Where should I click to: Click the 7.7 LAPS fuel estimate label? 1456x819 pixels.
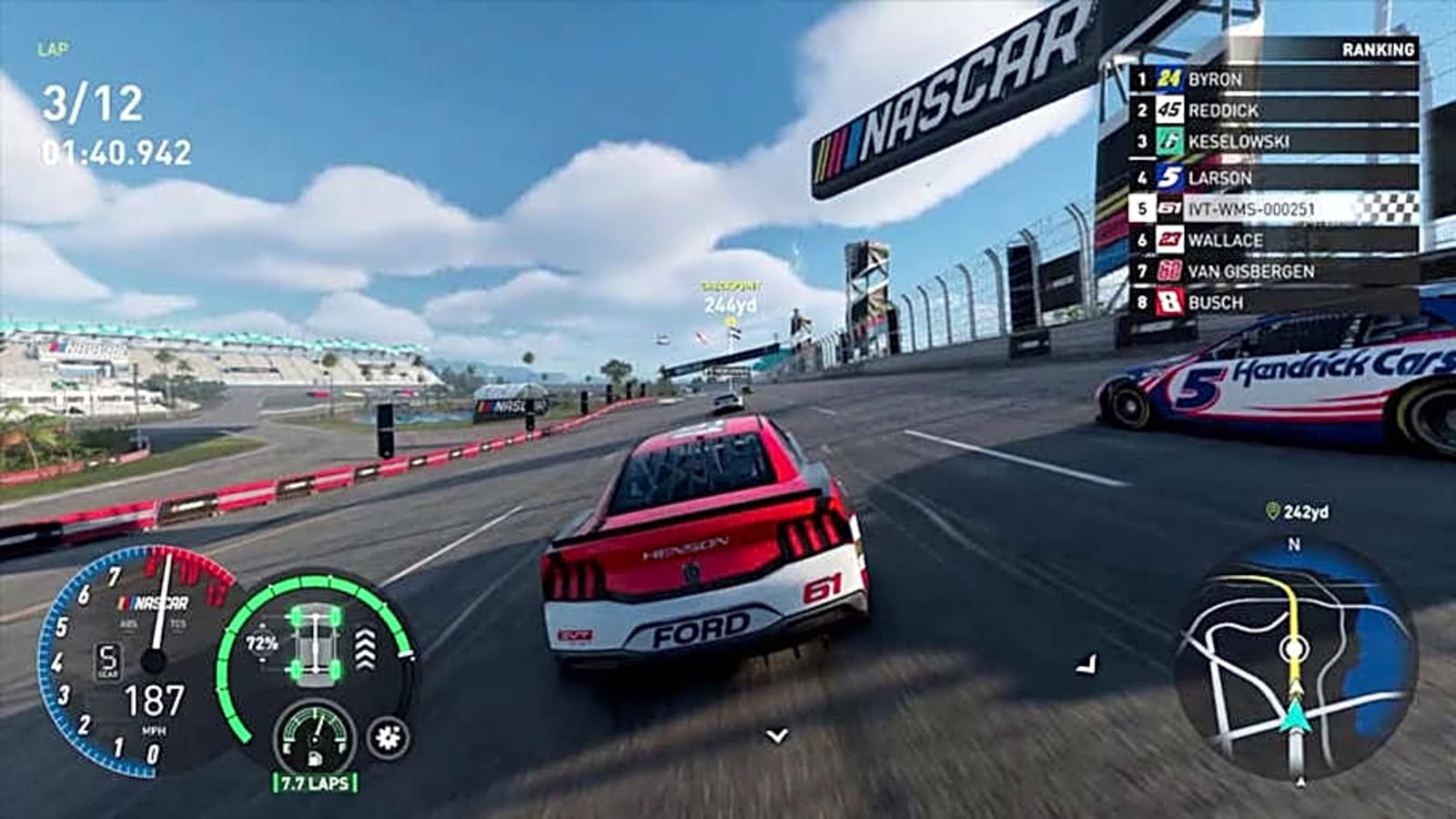tap(315, 780)
